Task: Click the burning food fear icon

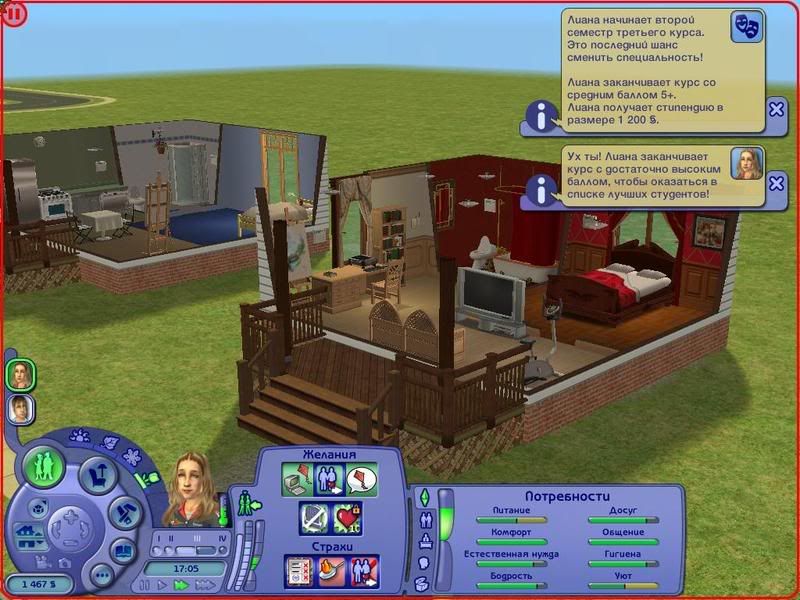Action: click(x=331, y=570)
